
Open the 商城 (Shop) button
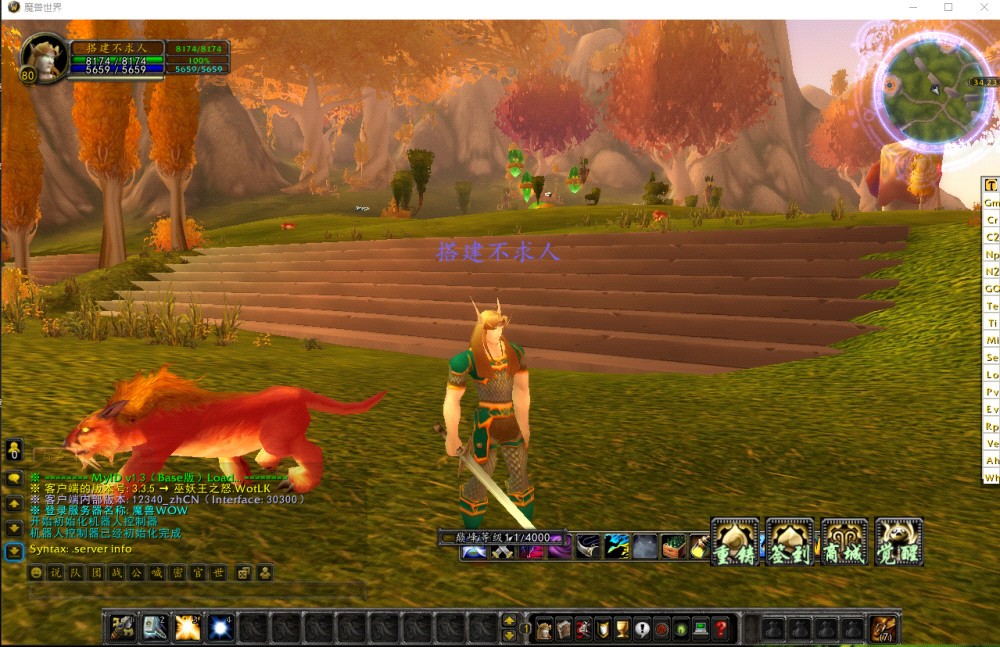tap(843, 541)
